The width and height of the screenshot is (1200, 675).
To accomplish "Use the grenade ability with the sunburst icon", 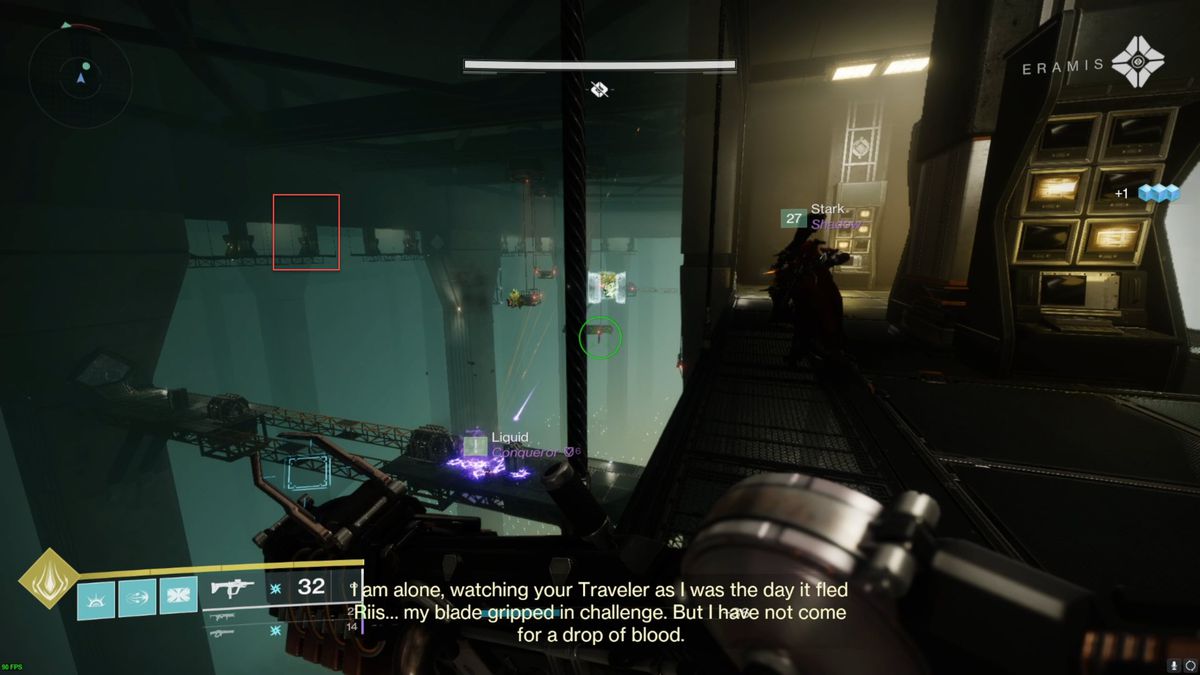I will point(96,598).
